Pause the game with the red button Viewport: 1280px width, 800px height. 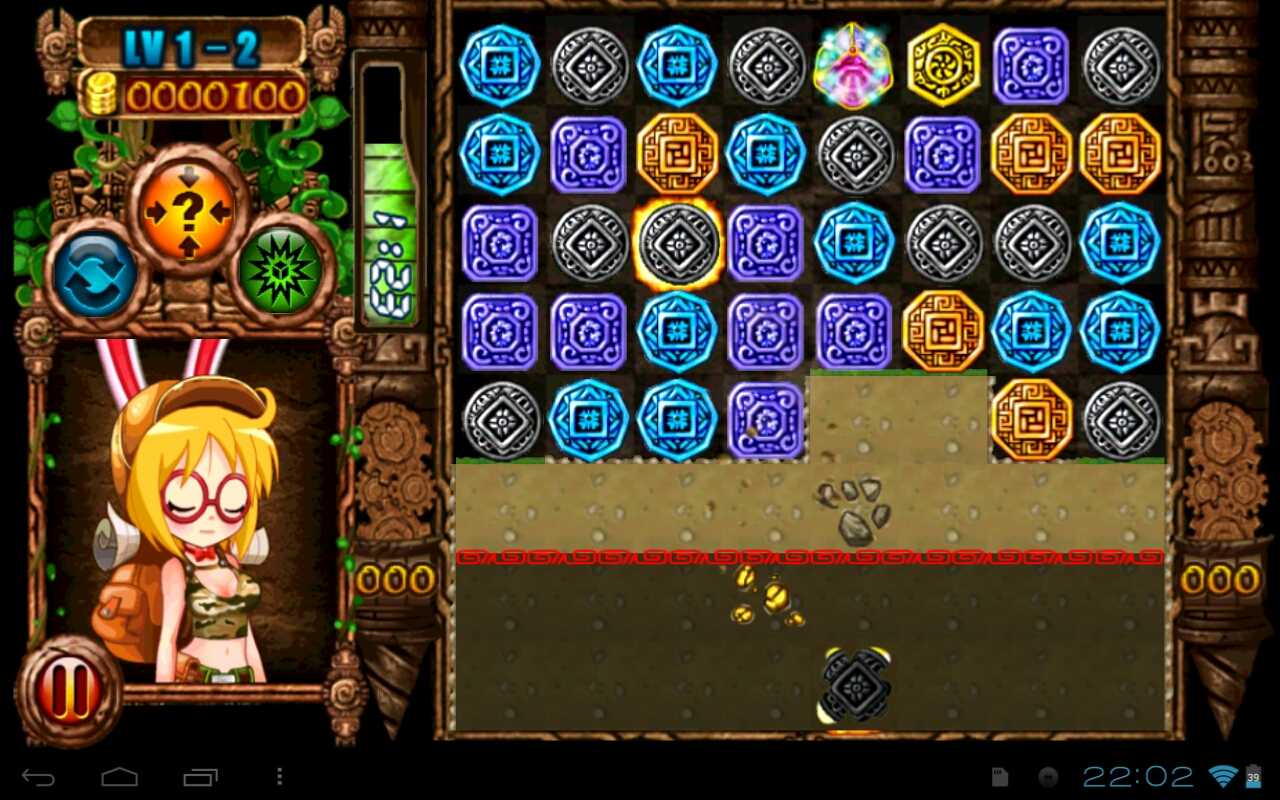[x=66, y=689]
